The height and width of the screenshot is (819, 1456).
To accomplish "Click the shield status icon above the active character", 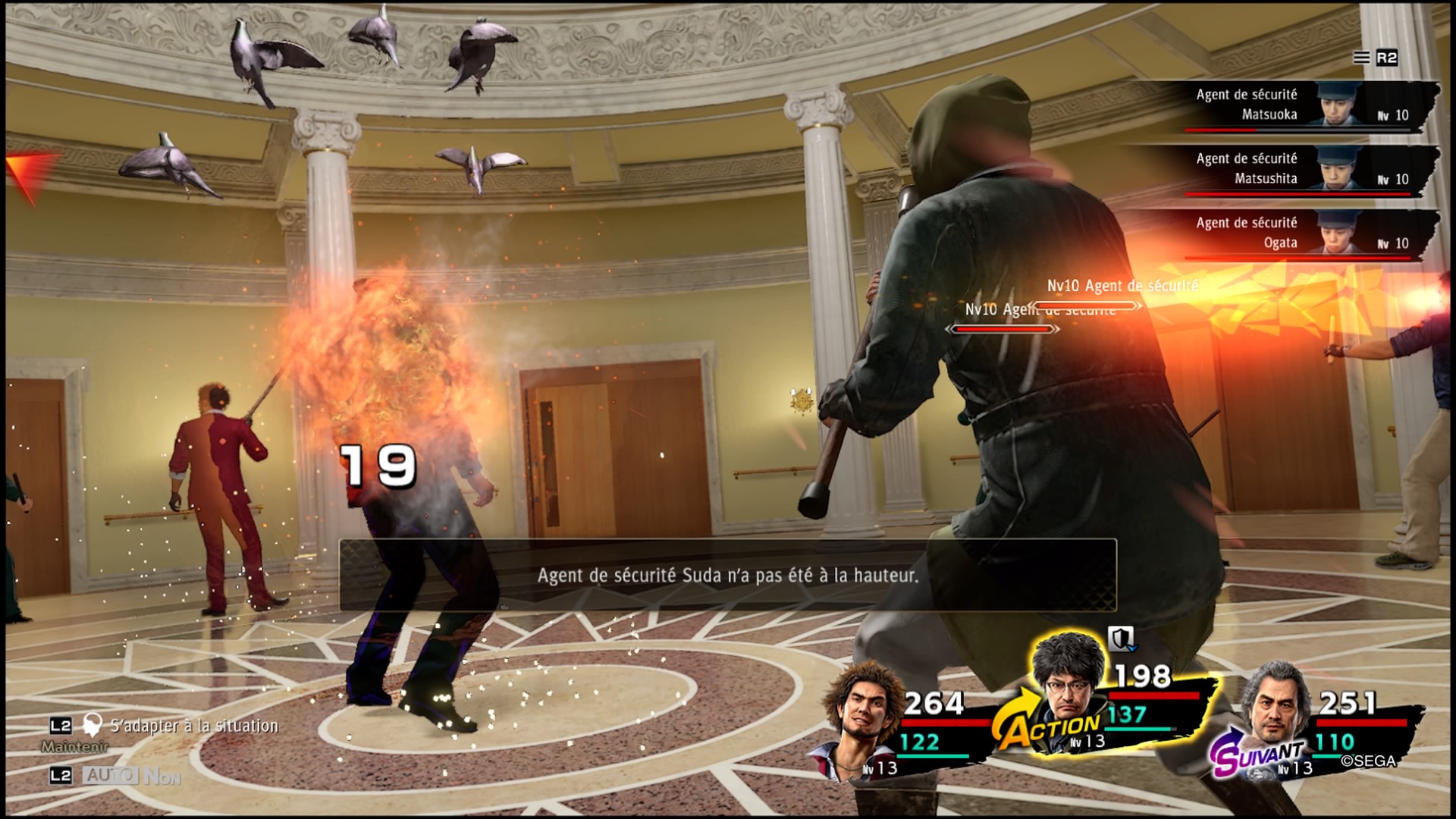I will (x=1121, y=639).
